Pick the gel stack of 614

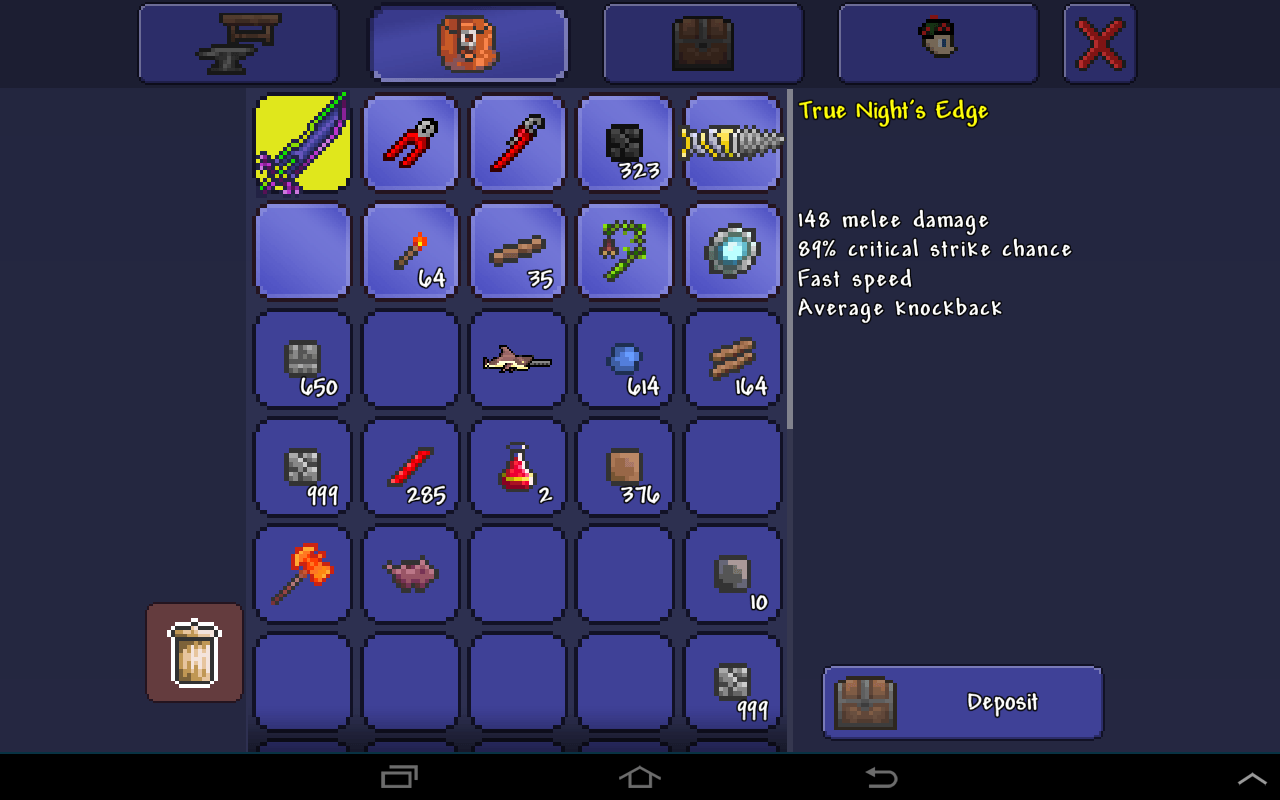pos(625,359)
